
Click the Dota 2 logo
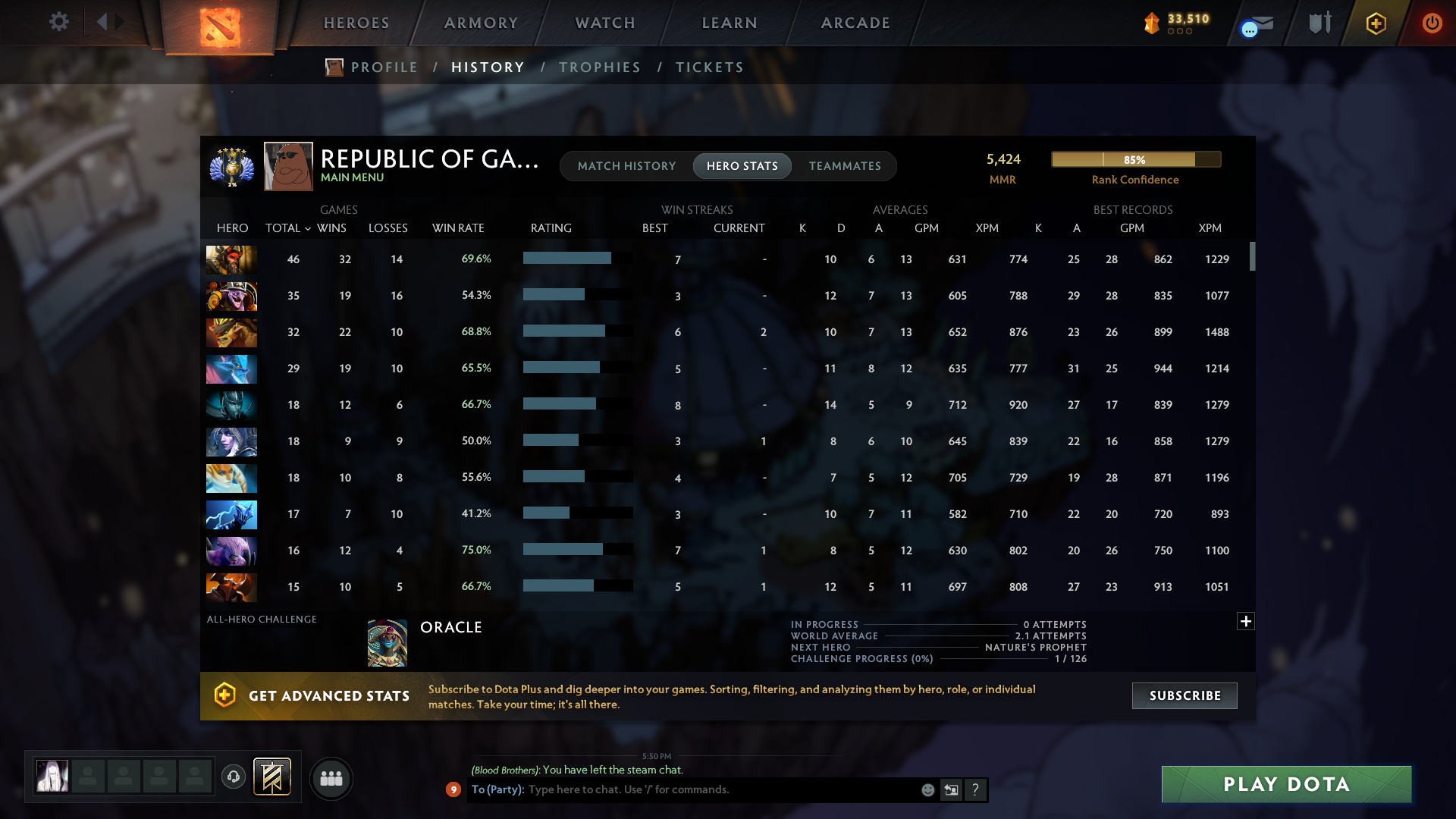220,25
